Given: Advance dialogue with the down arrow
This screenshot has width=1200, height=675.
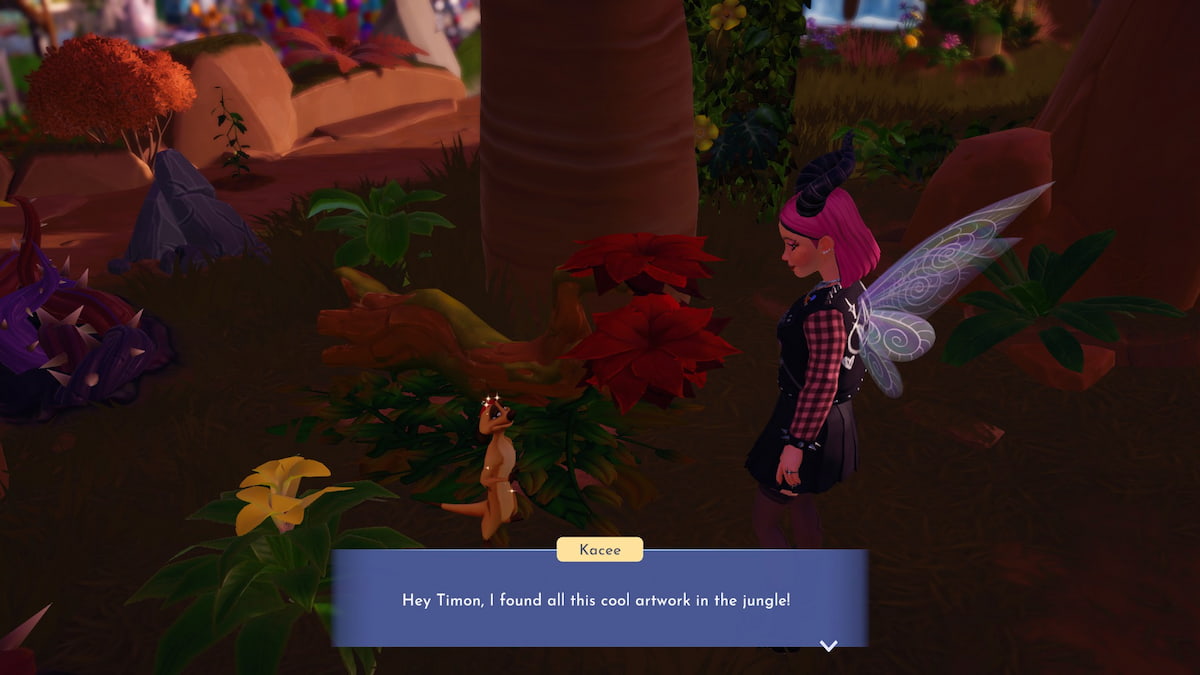Looking at the screenshot, I should (828, 646).
